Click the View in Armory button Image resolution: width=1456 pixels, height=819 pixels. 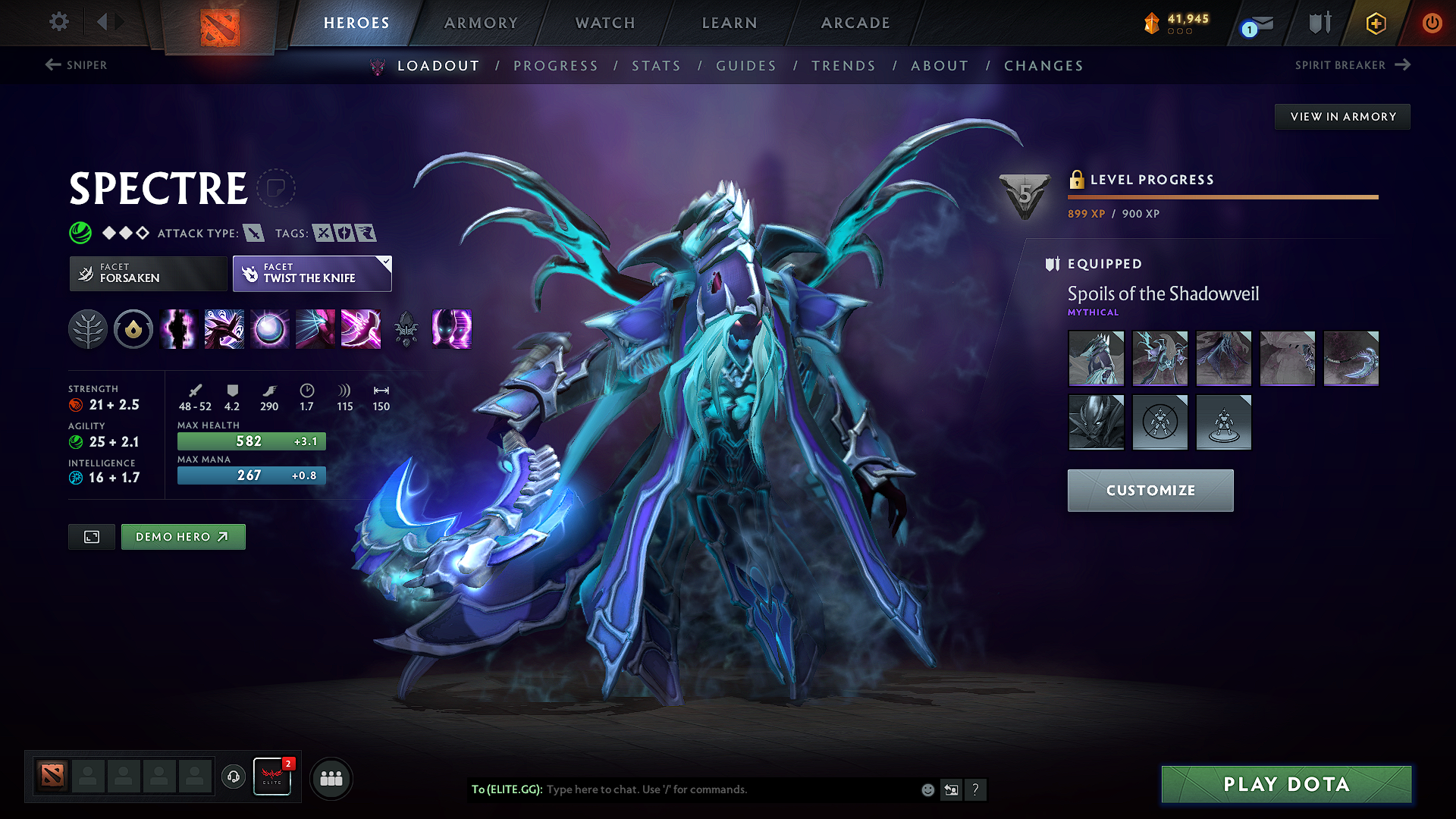[1341, 116]
